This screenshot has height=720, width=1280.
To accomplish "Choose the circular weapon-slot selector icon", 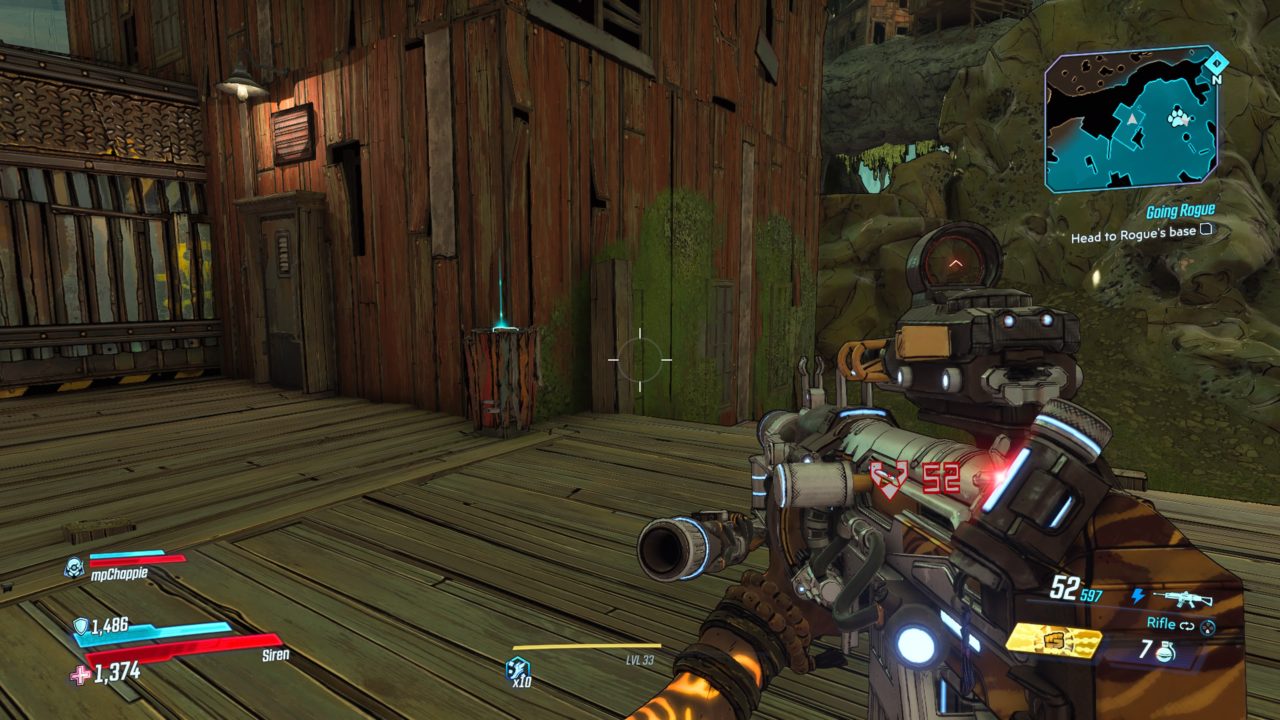I will (1207, 626).
